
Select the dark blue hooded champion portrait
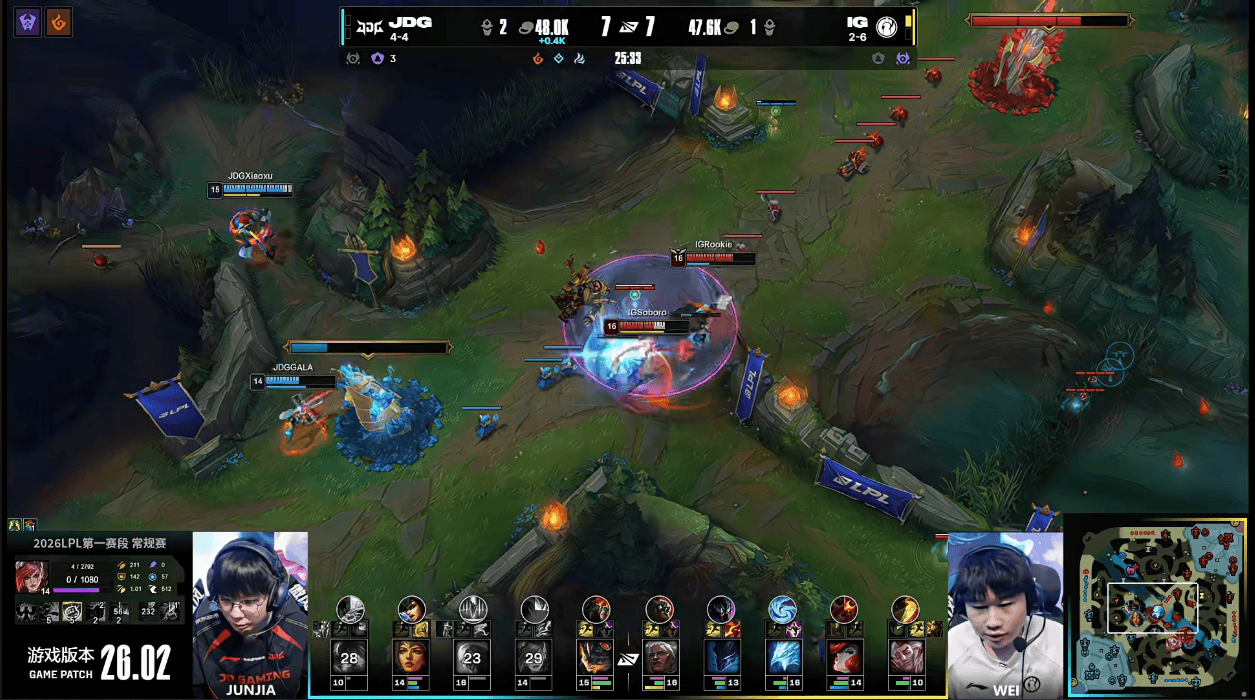coord(721,658)
